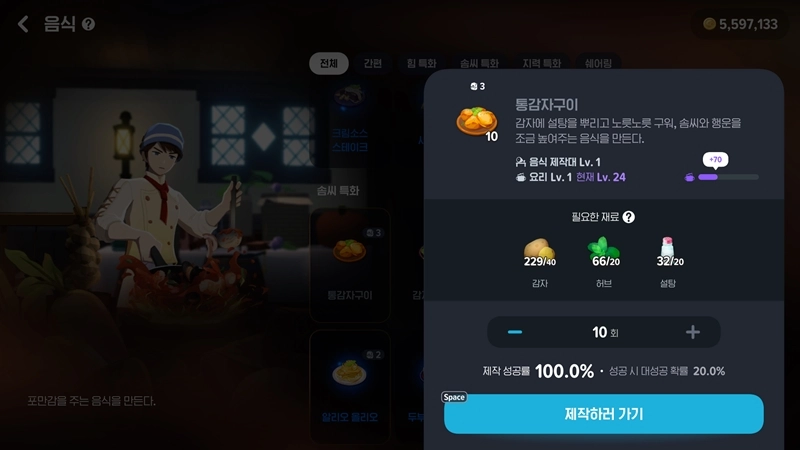The image size is (800, 450).
Task: Select the 감자 ingredient icon
Action: [x=539, y=250]
